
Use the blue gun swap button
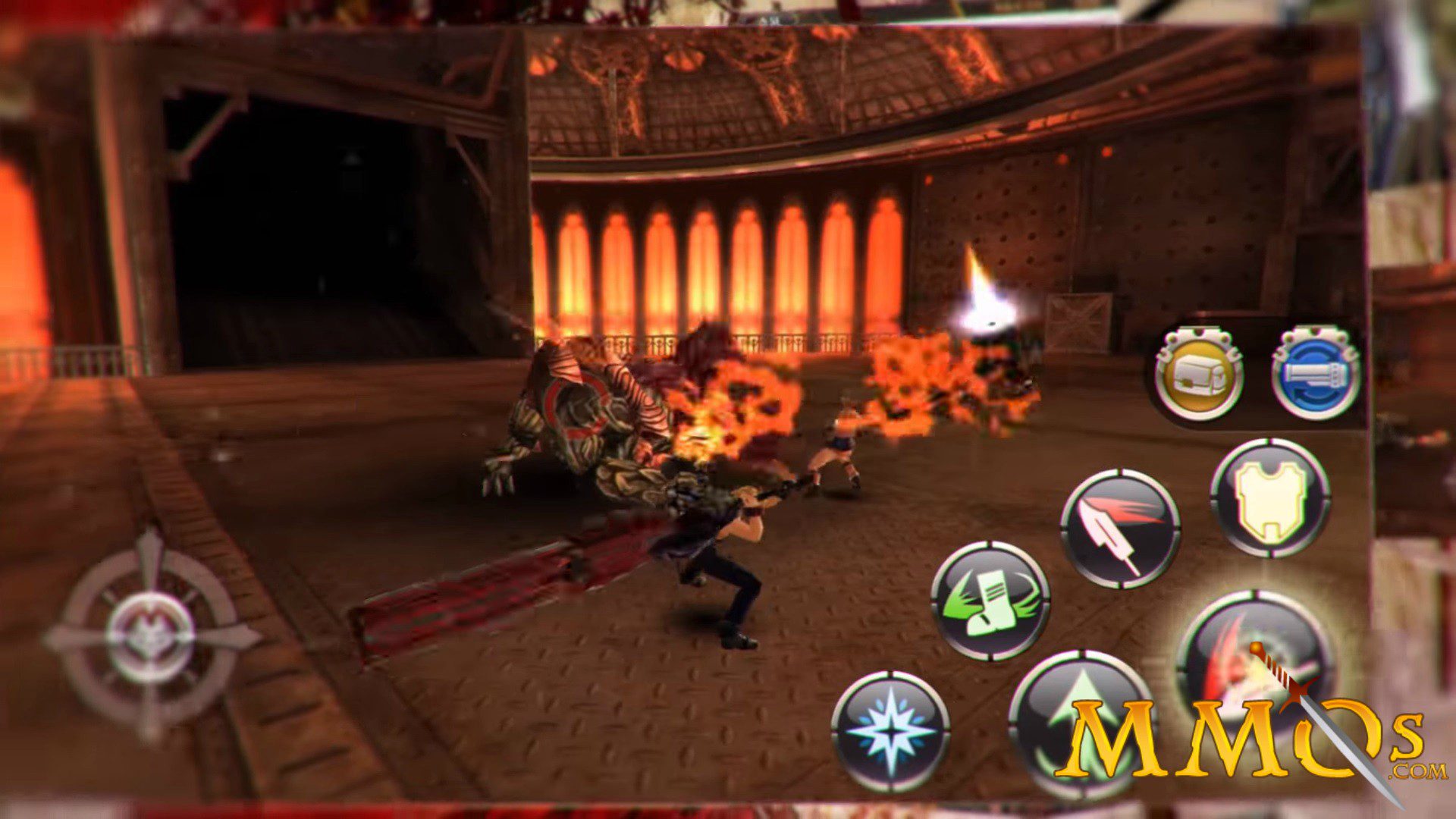pos(1316,374)
